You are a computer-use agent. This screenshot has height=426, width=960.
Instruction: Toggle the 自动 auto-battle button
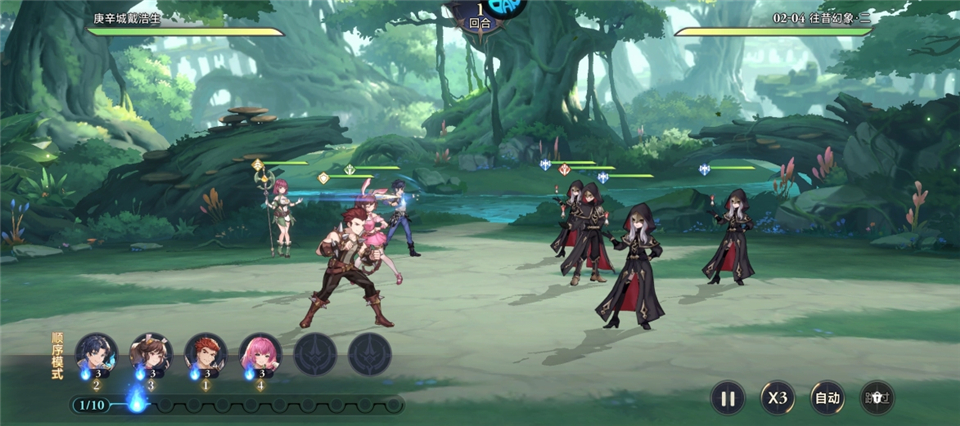pos(827,397)
